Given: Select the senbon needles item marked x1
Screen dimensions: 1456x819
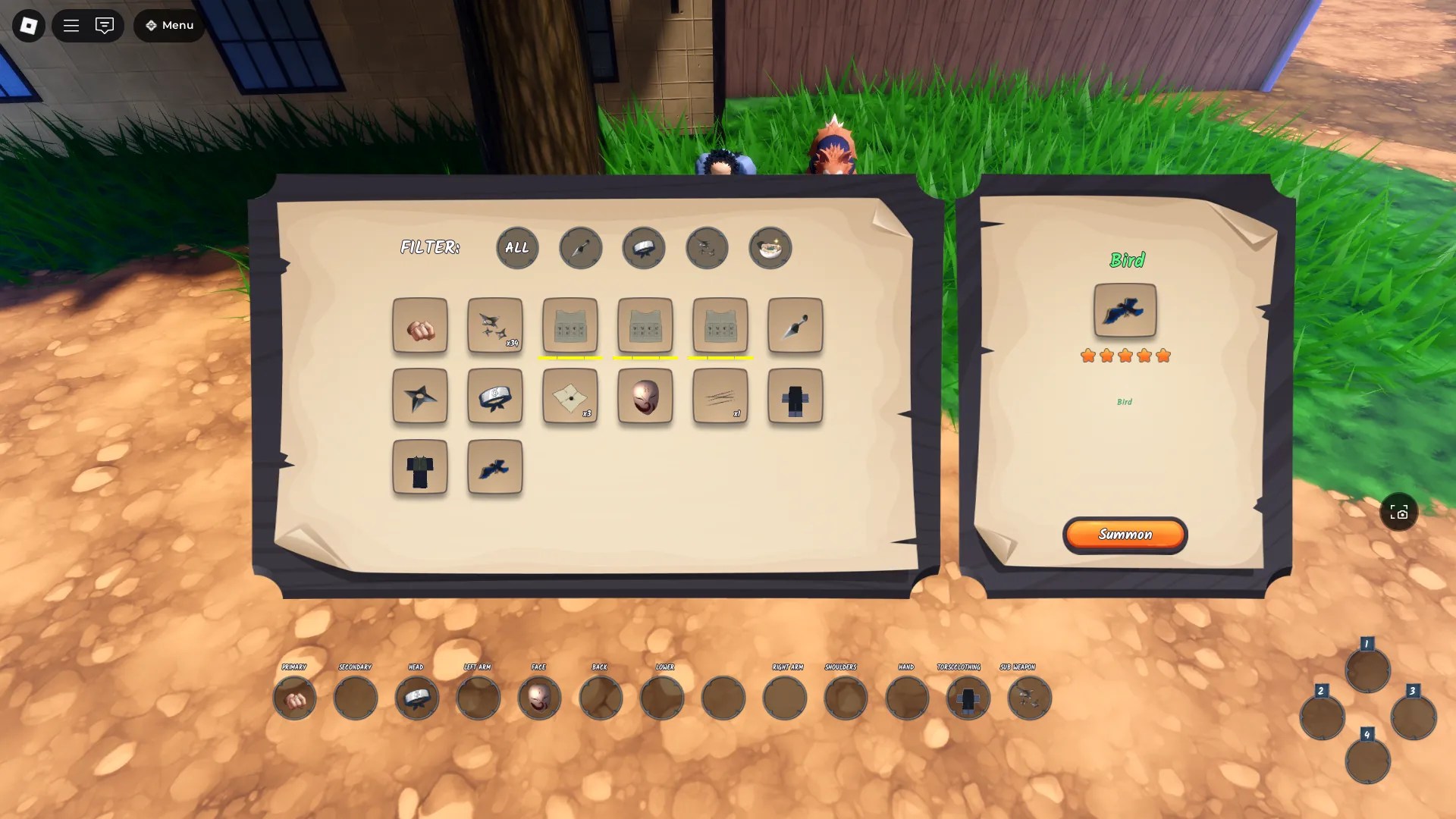Looking at the screenshot, I should pyautogui.click(x=719, y=397).
